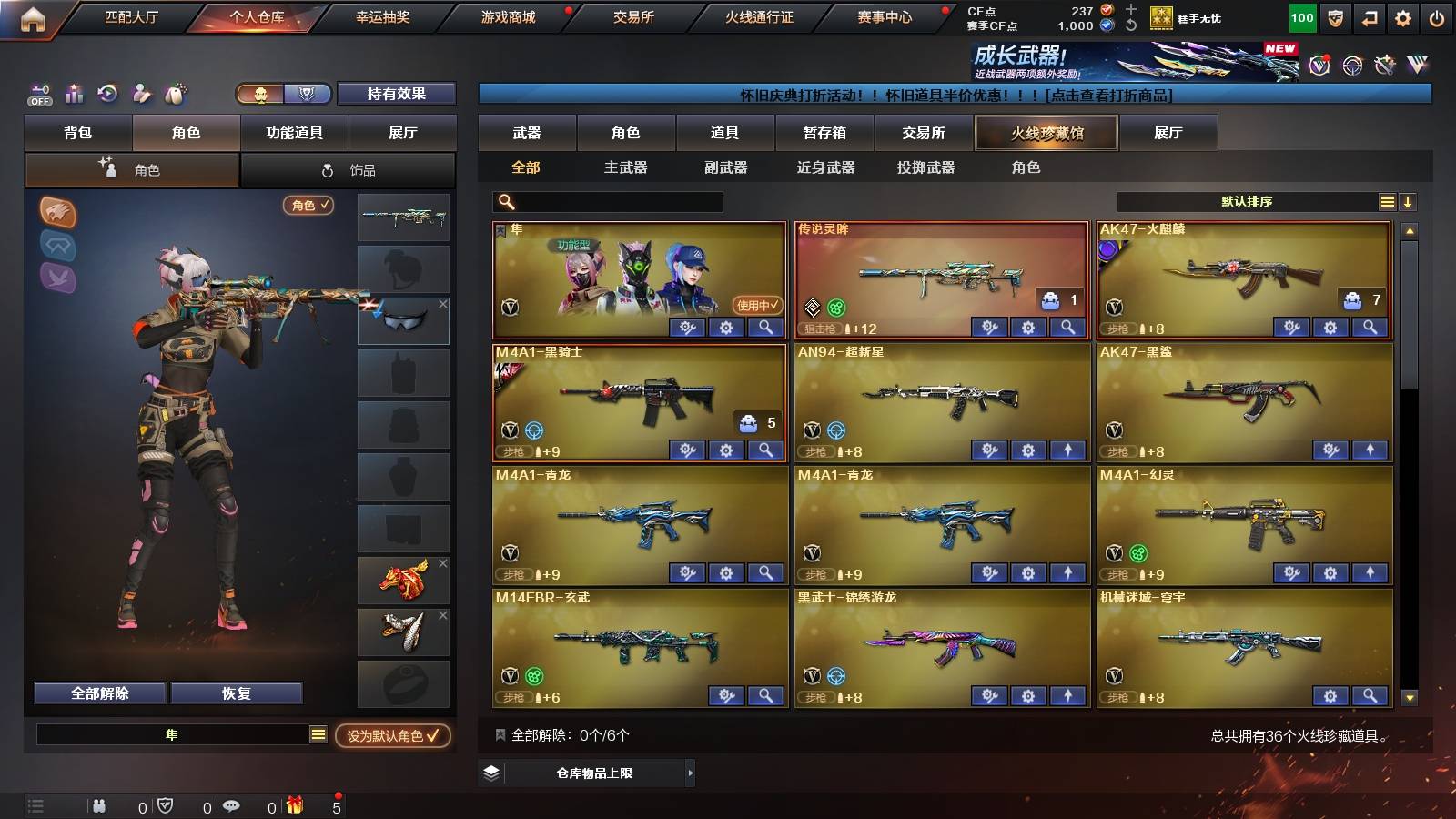Switch to the 武器 tab in the warehouse
The height and width of the screenshot is (819, 1456).
[528, 132]
